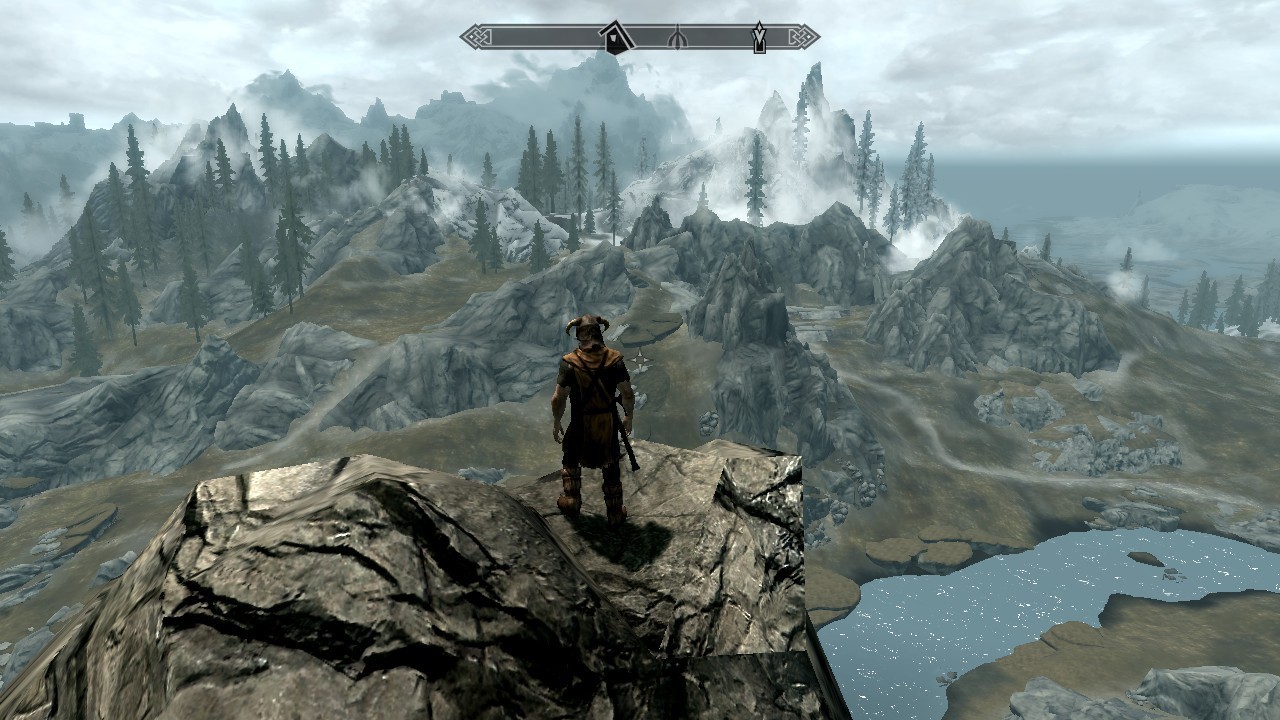
Task: Click the black house marker on the compass
Action: (x=615, y=39)
